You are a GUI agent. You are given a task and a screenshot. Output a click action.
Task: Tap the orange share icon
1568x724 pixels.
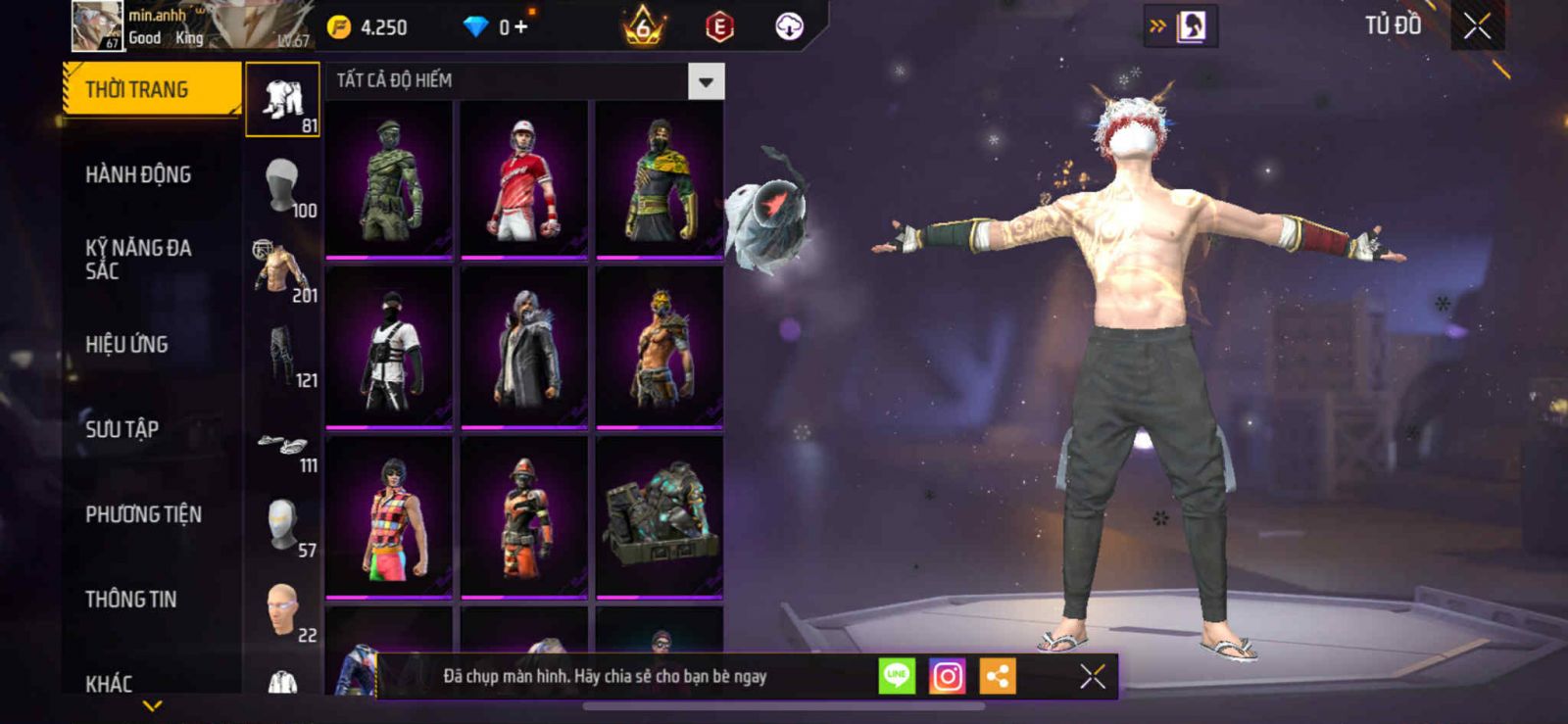[998, 676]
